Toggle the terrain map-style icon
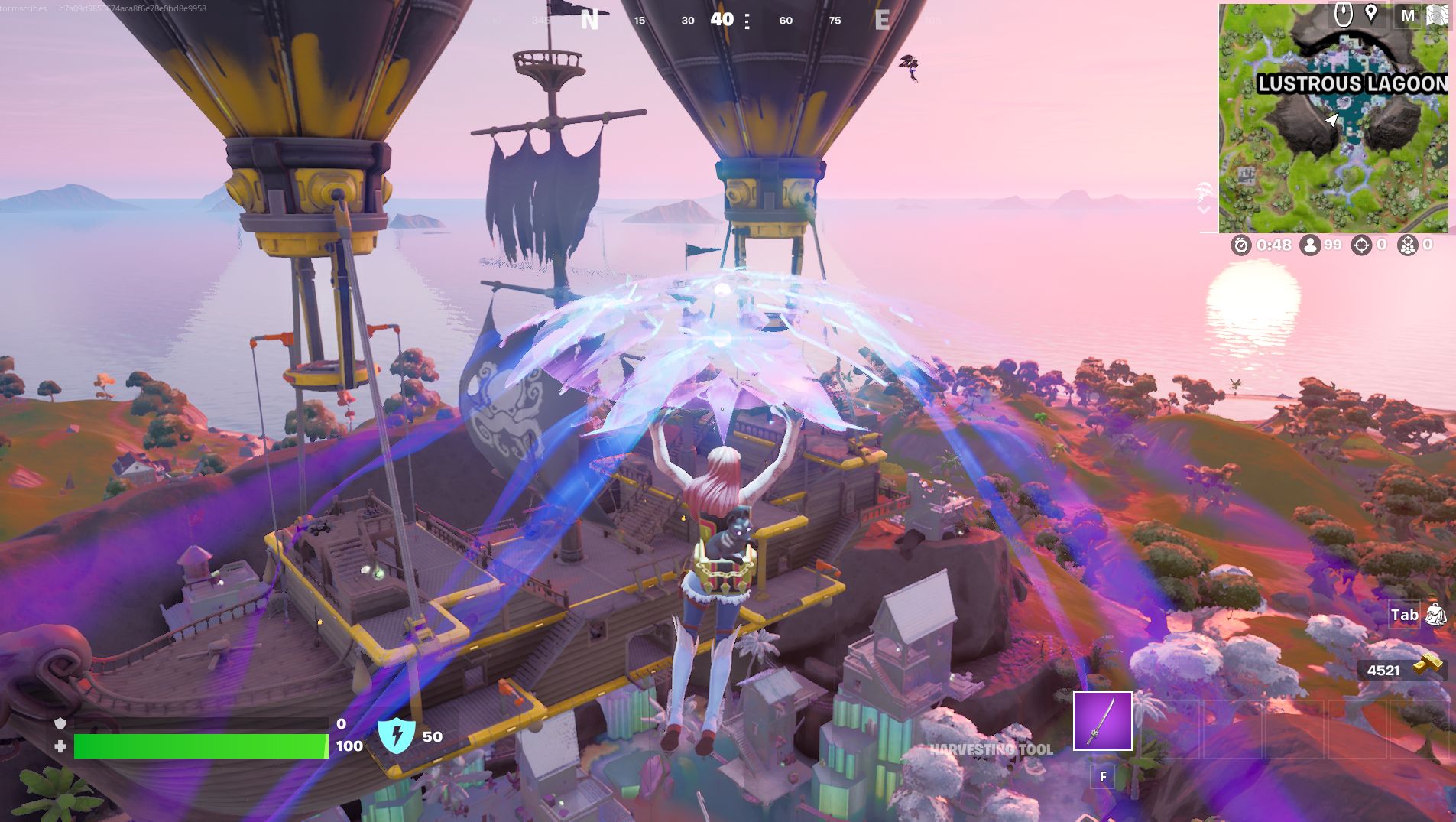The width and height of the screenshot is (1456, 822). tap(1438, 15)
